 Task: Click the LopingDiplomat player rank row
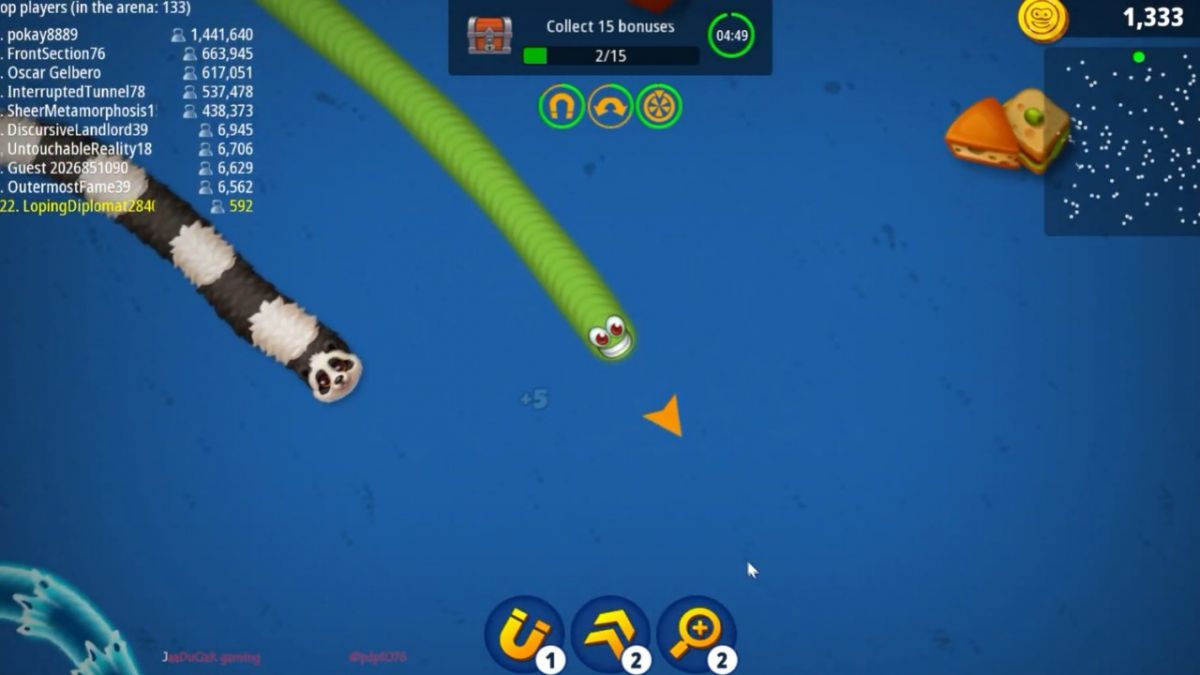128,206
